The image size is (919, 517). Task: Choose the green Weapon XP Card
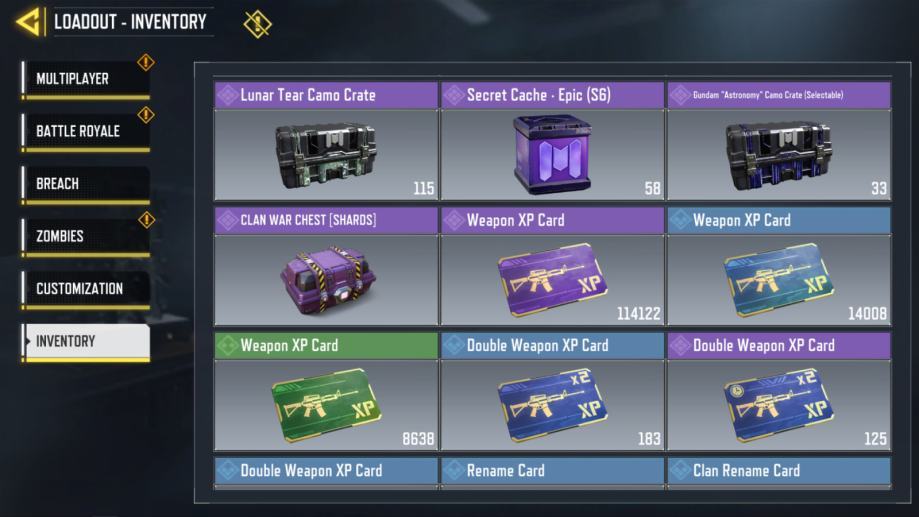326,392
